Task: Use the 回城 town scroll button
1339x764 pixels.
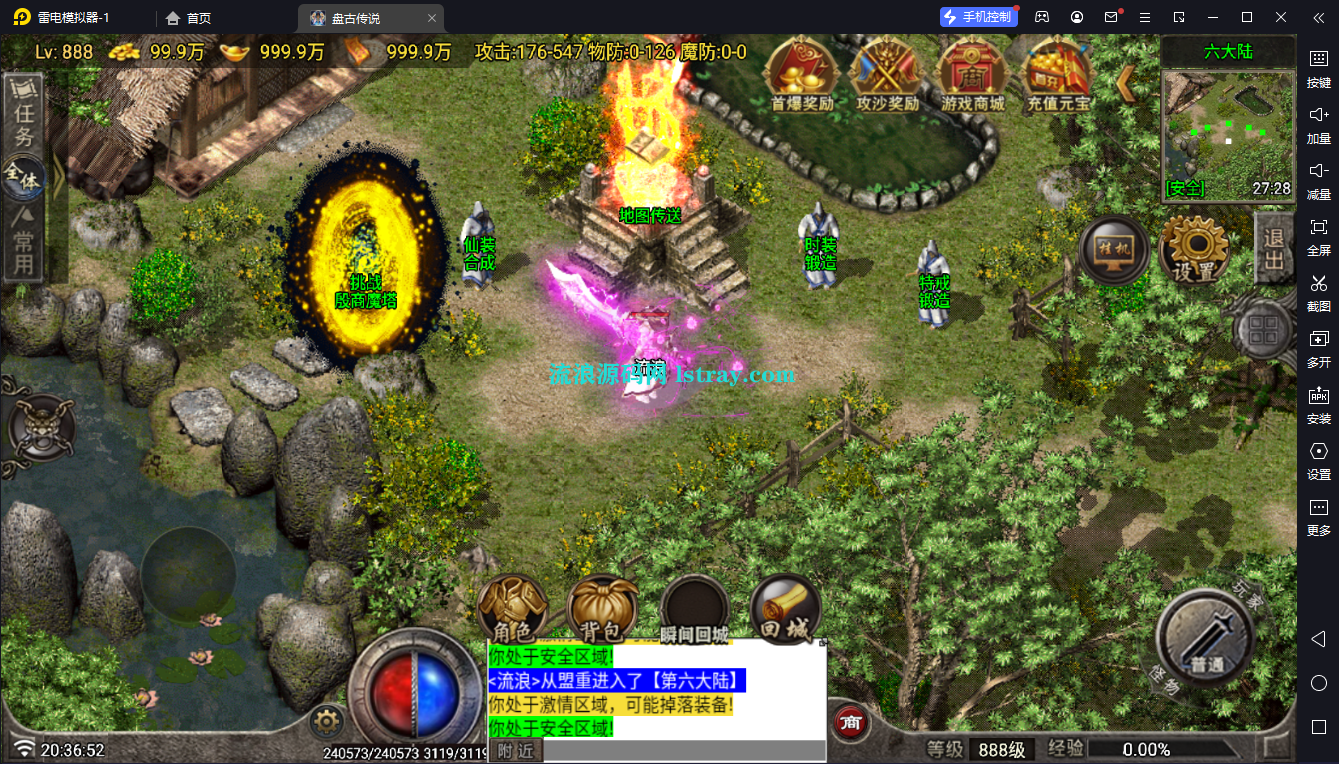Action: pos(785,610)
